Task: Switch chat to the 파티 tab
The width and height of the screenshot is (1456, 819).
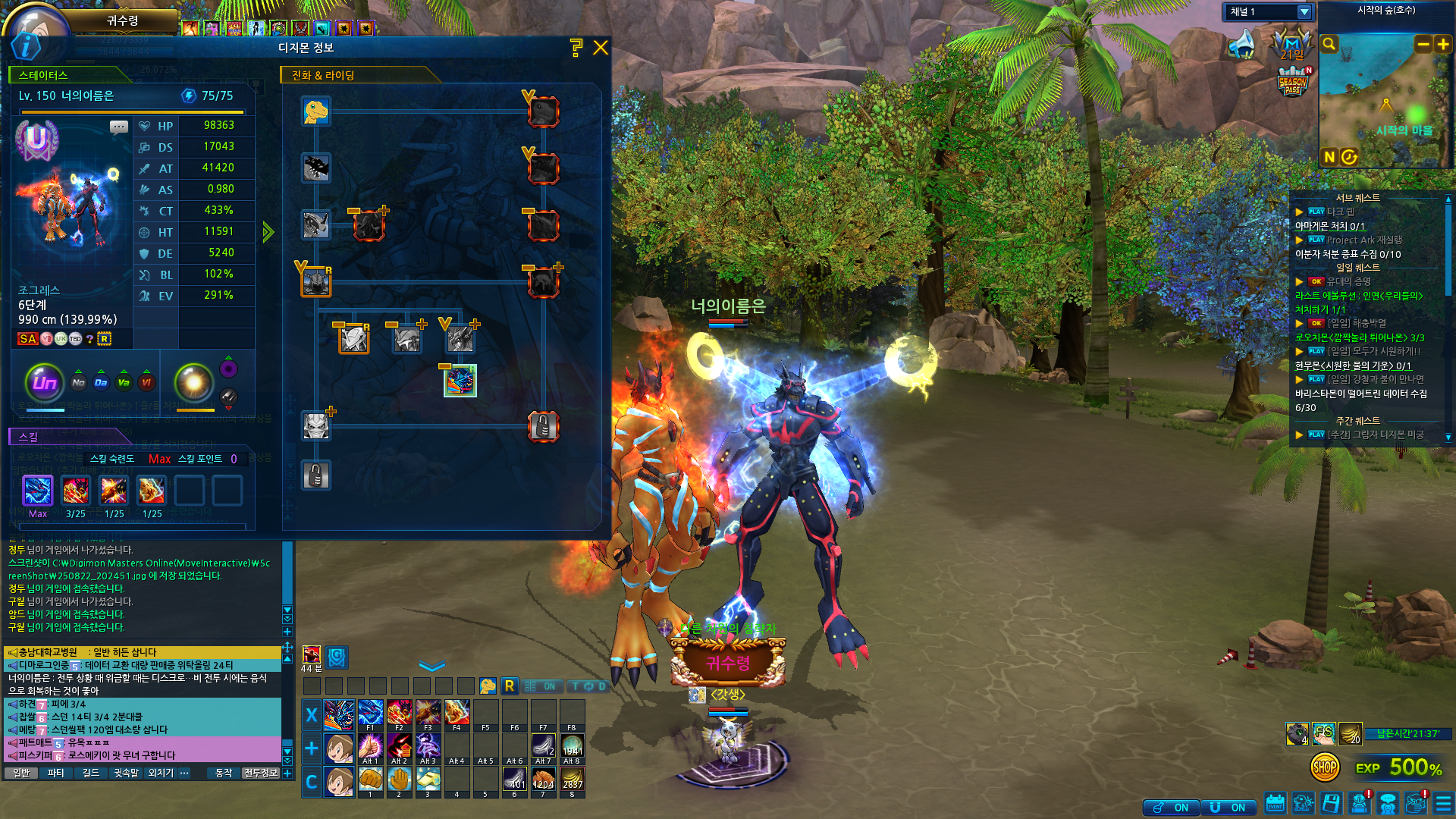Action: [55, 773]
